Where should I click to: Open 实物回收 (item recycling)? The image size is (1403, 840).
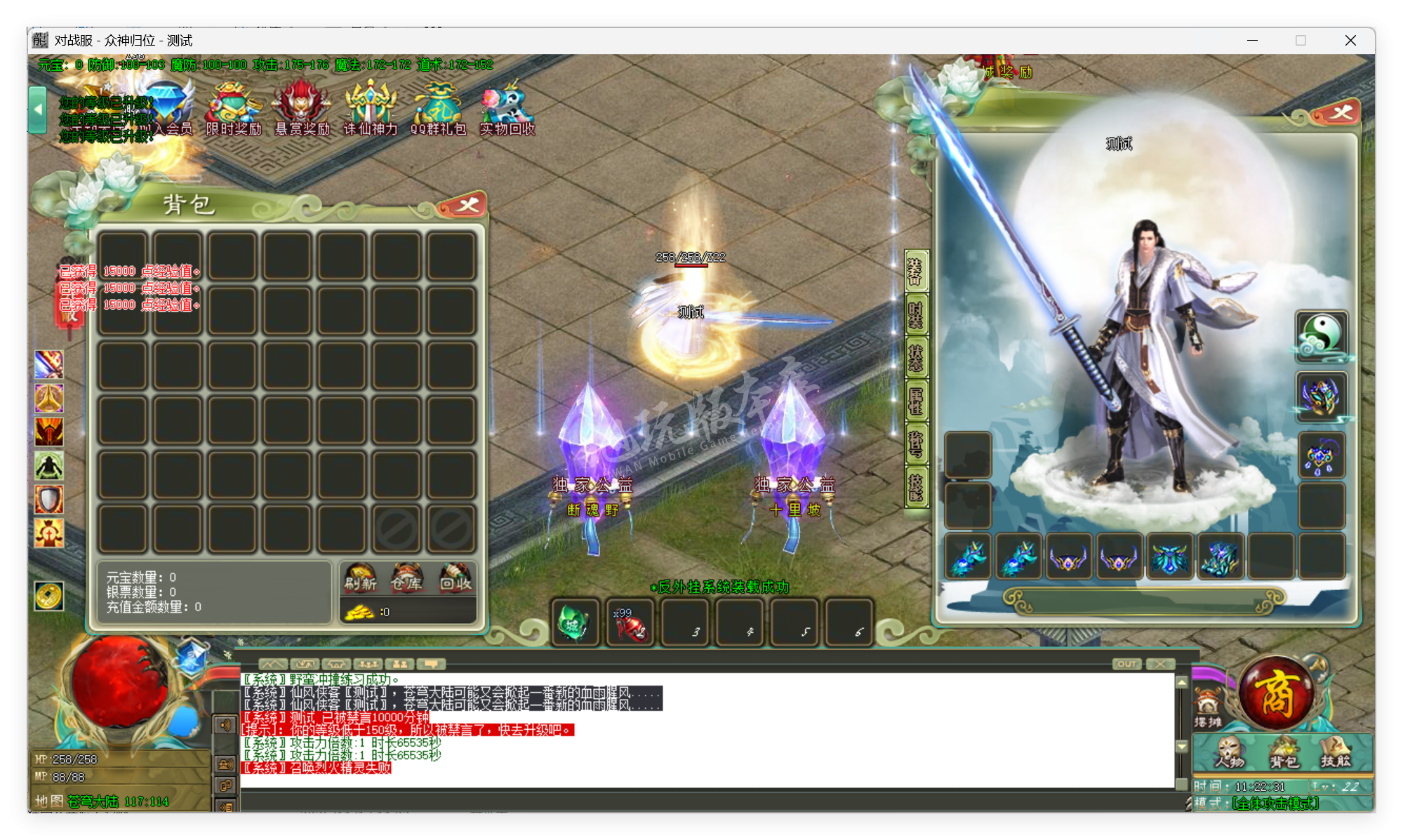coord(506,105)
